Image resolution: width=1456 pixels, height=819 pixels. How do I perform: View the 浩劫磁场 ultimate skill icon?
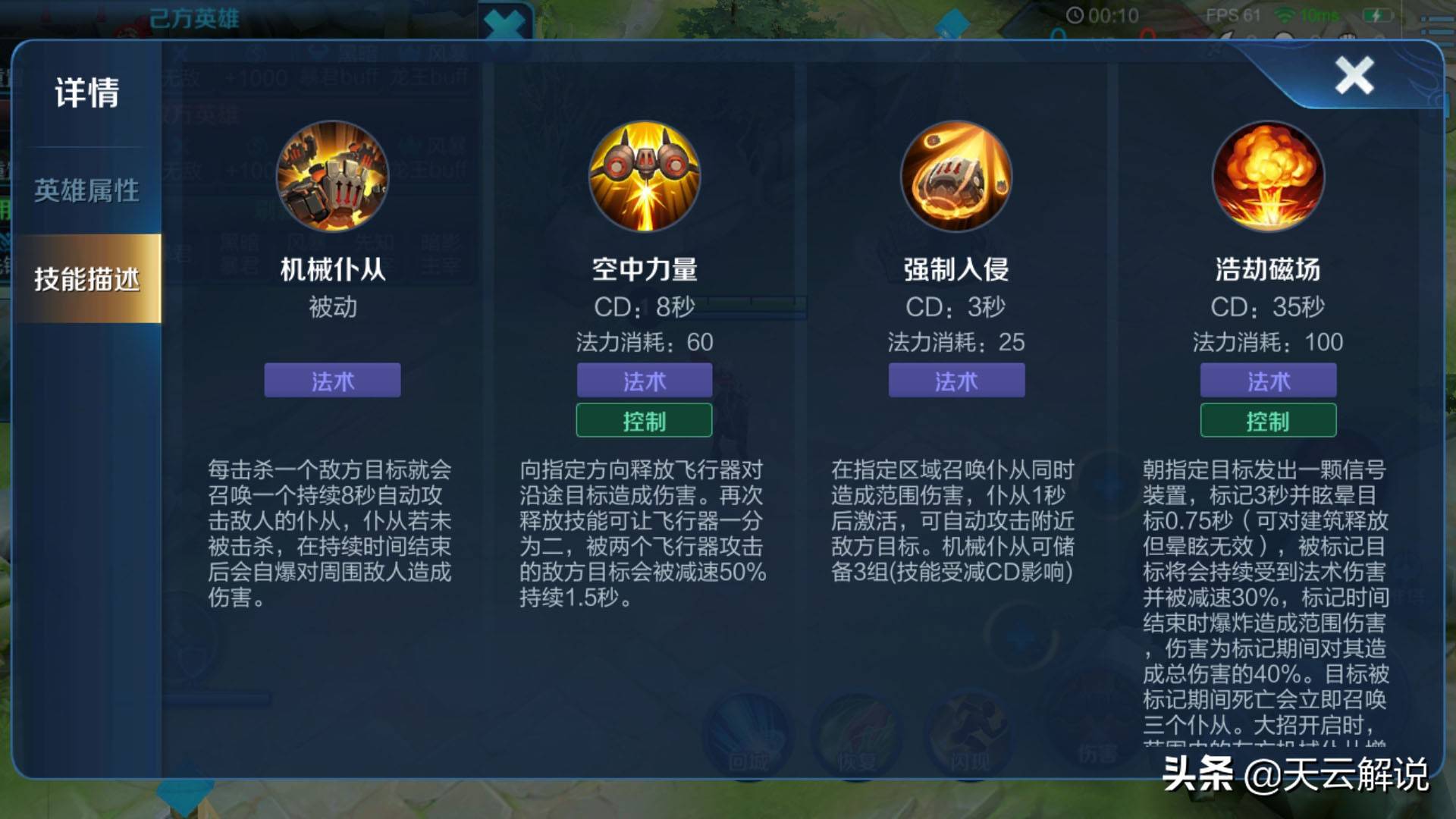[1268, 177]
